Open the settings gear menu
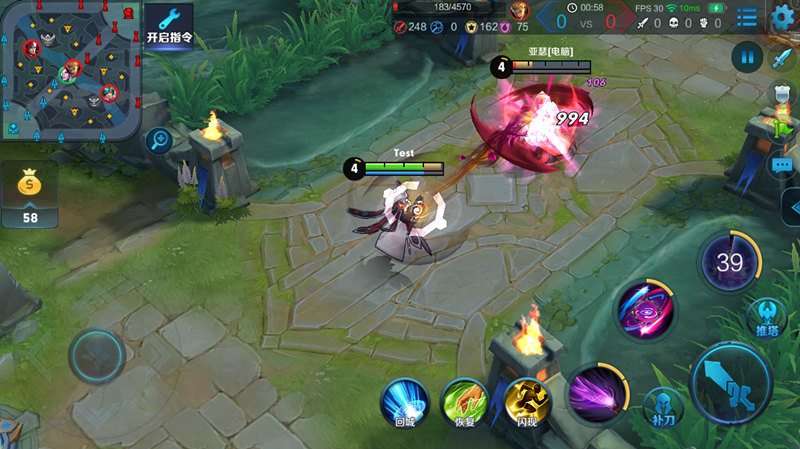The width and height of the screenshot is (800, 449). click(x=783, y=17)
